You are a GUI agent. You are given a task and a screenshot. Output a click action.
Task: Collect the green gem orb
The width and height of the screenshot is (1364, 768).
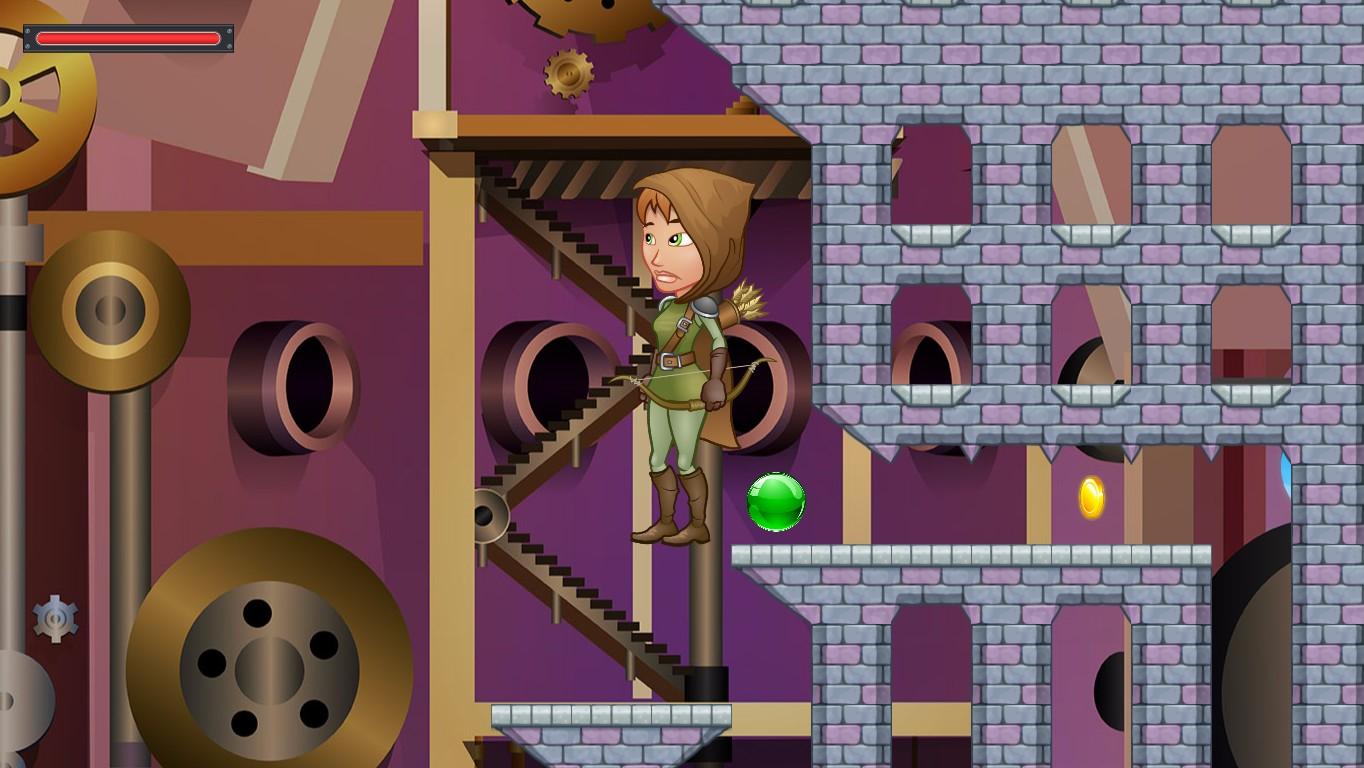coord(776,501)
